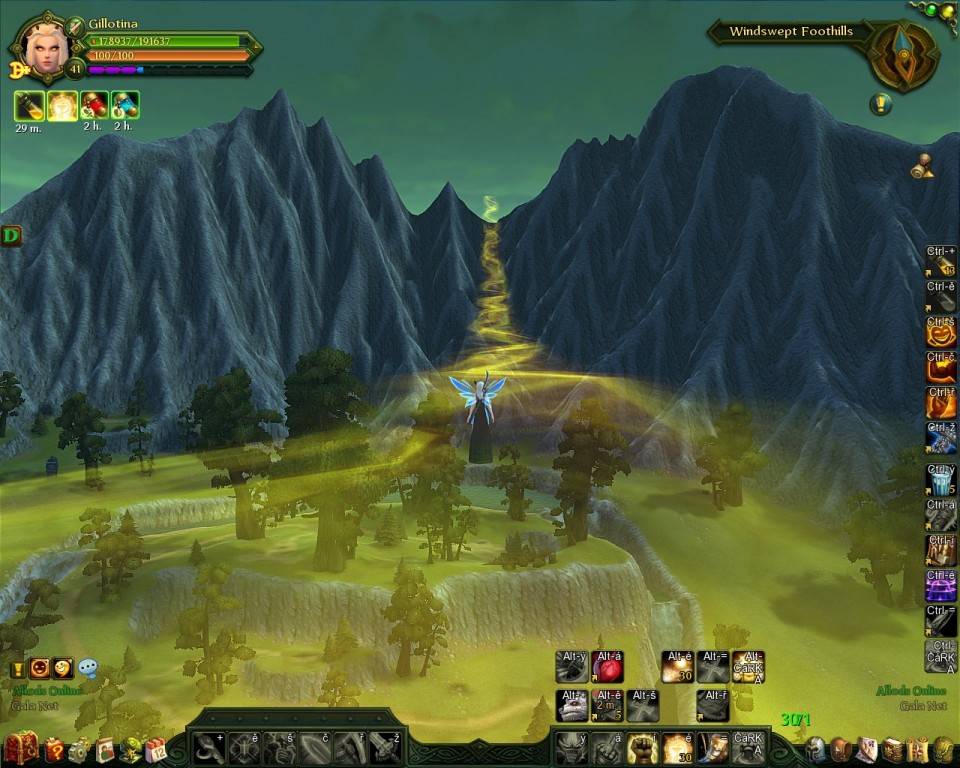Open the helmet character sheet icon
The height and width of the screenshot is (768, 960).
click(816, 748)
